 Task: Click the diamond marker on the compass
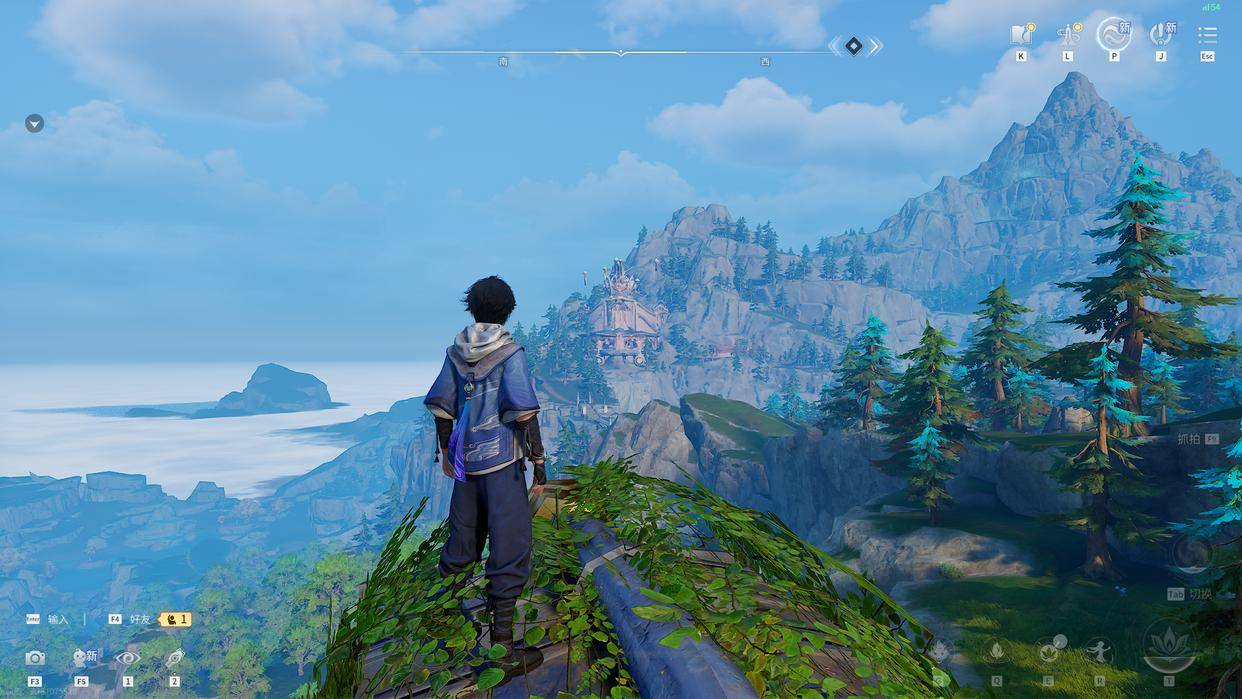point(853,45)
